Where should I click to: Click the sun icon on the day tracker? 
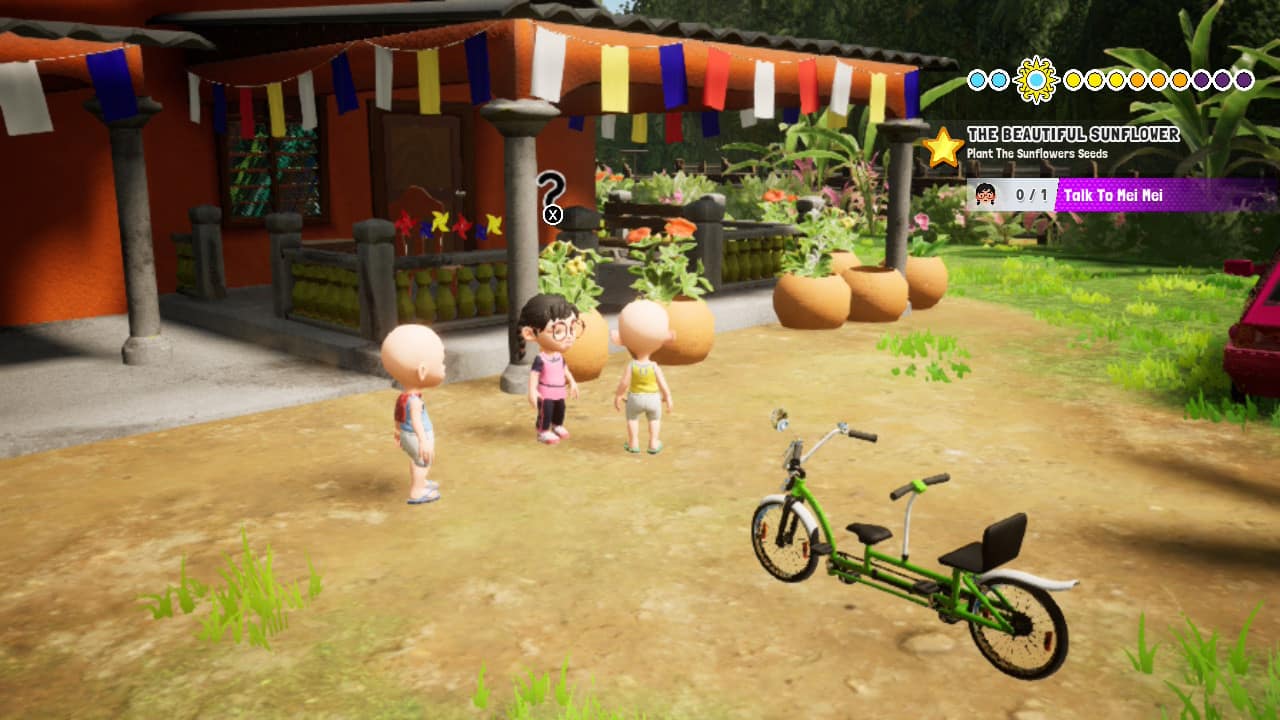(1035, 81)
